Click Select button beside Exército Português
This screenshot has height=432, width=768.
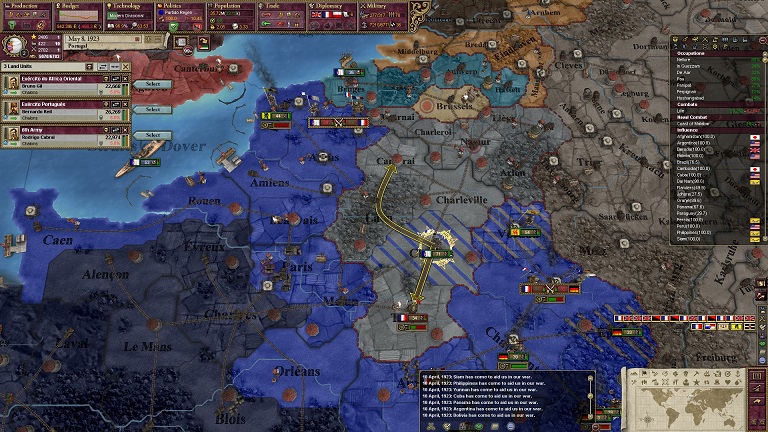click(x=152, y=109)
